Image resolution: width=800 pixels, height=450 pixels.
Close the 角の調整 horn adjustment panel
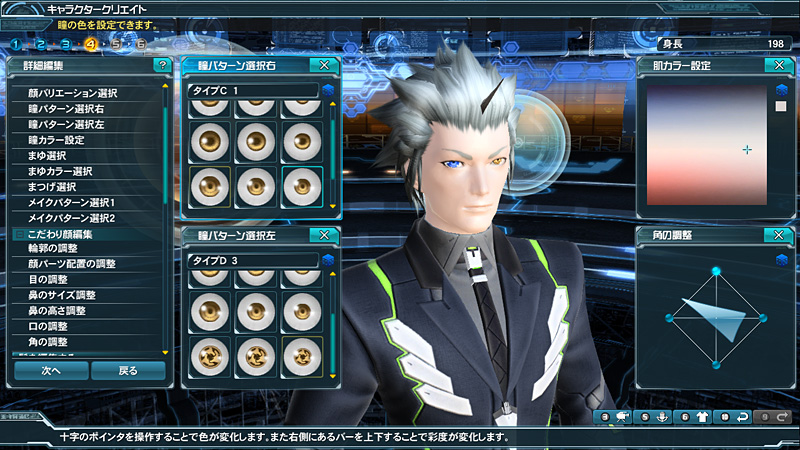tap(773, 235)
